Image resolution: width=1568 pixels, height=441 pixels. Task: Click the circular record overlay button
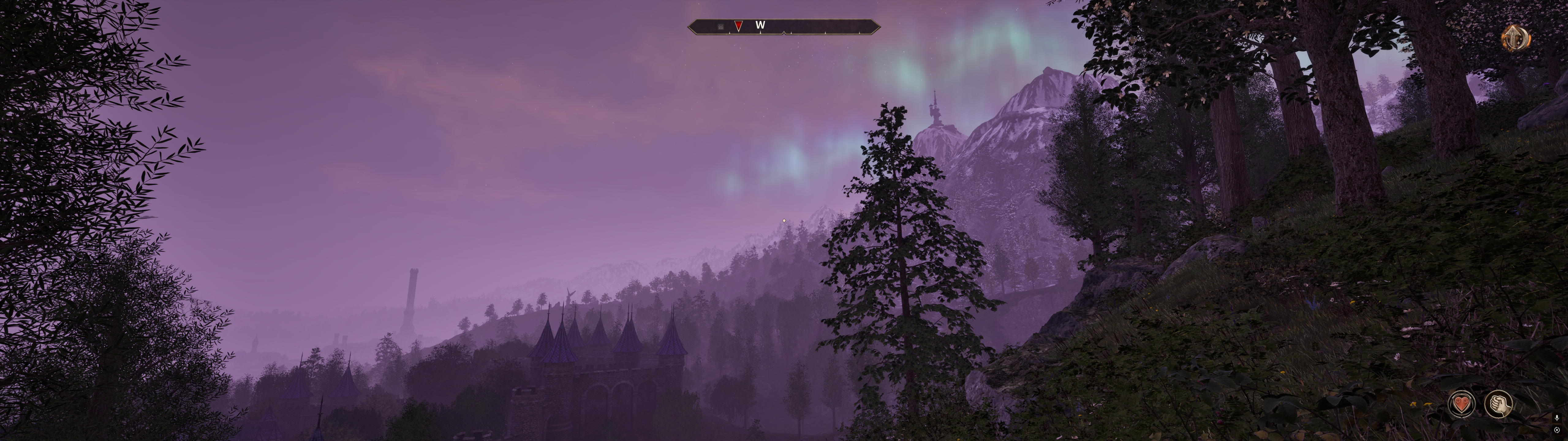(x=1557, y=430)
